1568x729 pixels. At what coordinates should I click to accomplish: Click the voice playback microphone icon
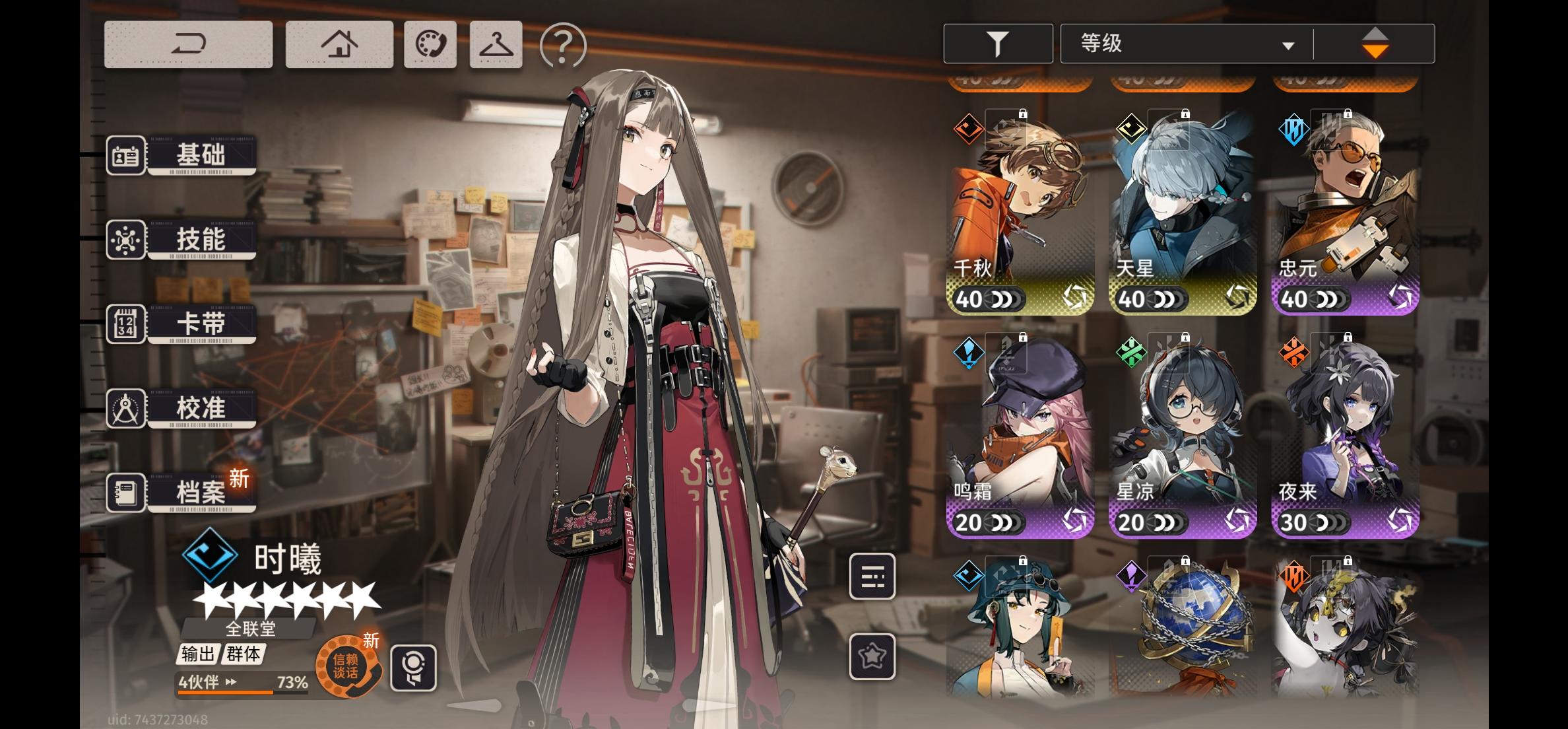pos(413,668)
